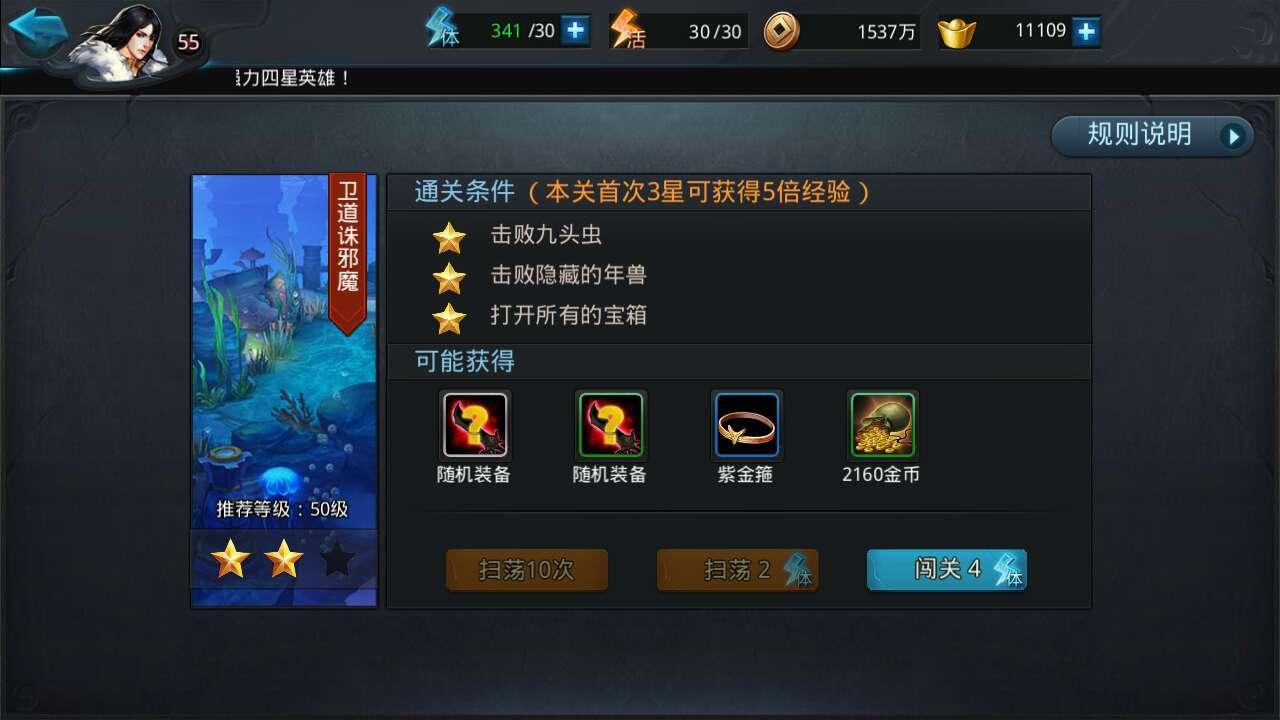The width and height of the screenshot is (1280, 720).
Task: Click the gold ingot currency icon
Action: coord(955,29)
